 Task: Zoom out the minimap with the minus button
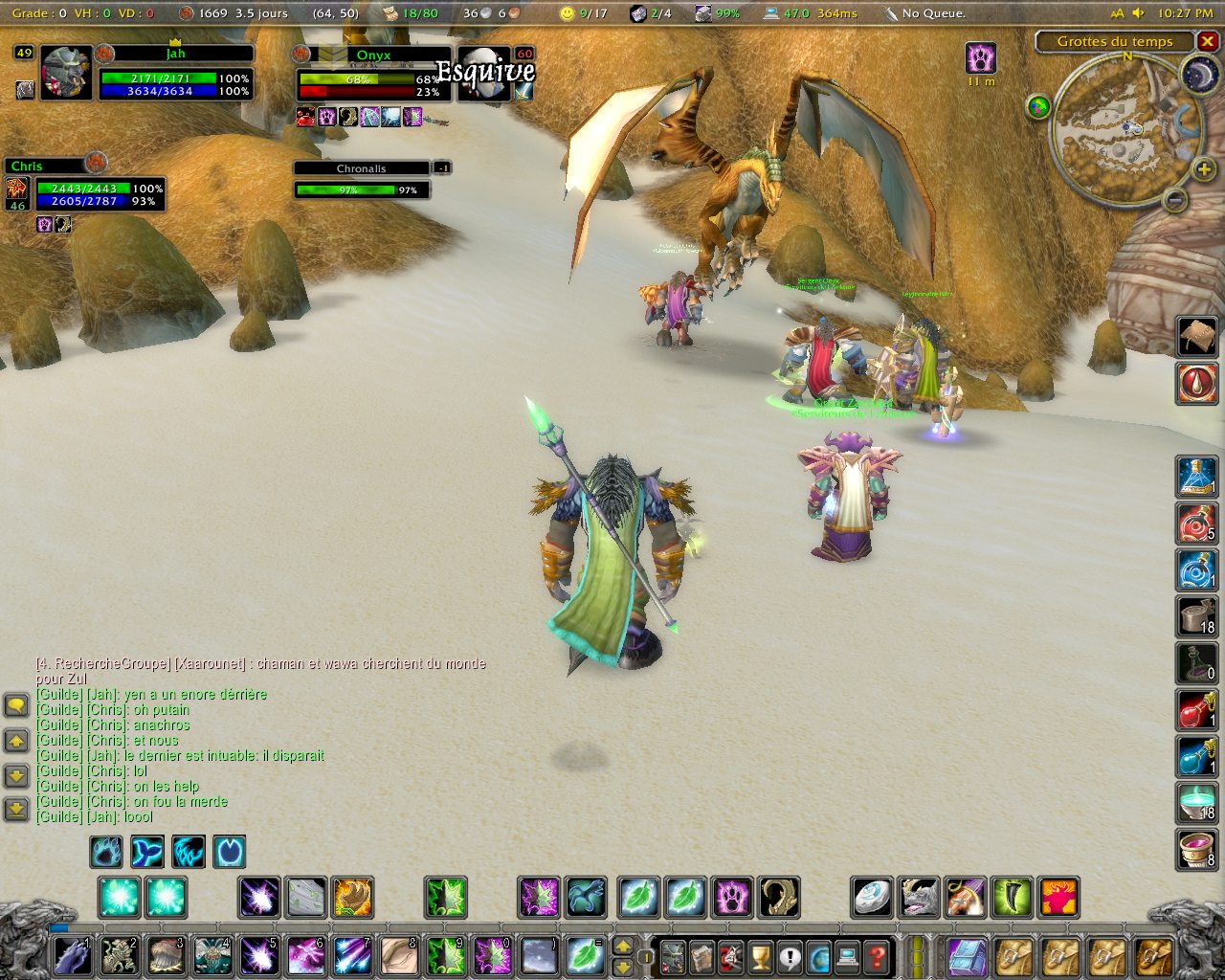[x=1175, y=199]
